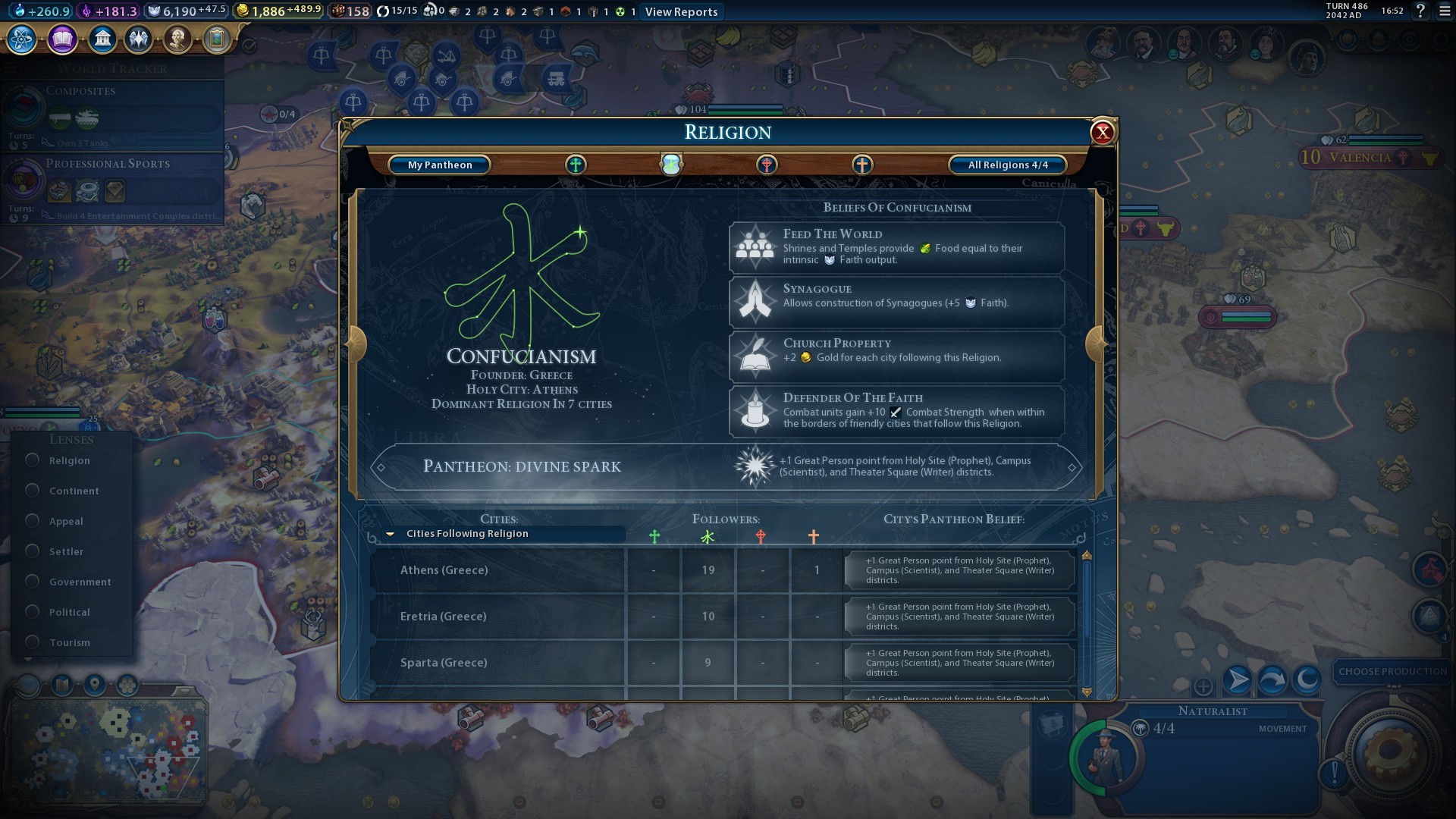
Task: Choose the Settler lens
Action: [33, 551]
